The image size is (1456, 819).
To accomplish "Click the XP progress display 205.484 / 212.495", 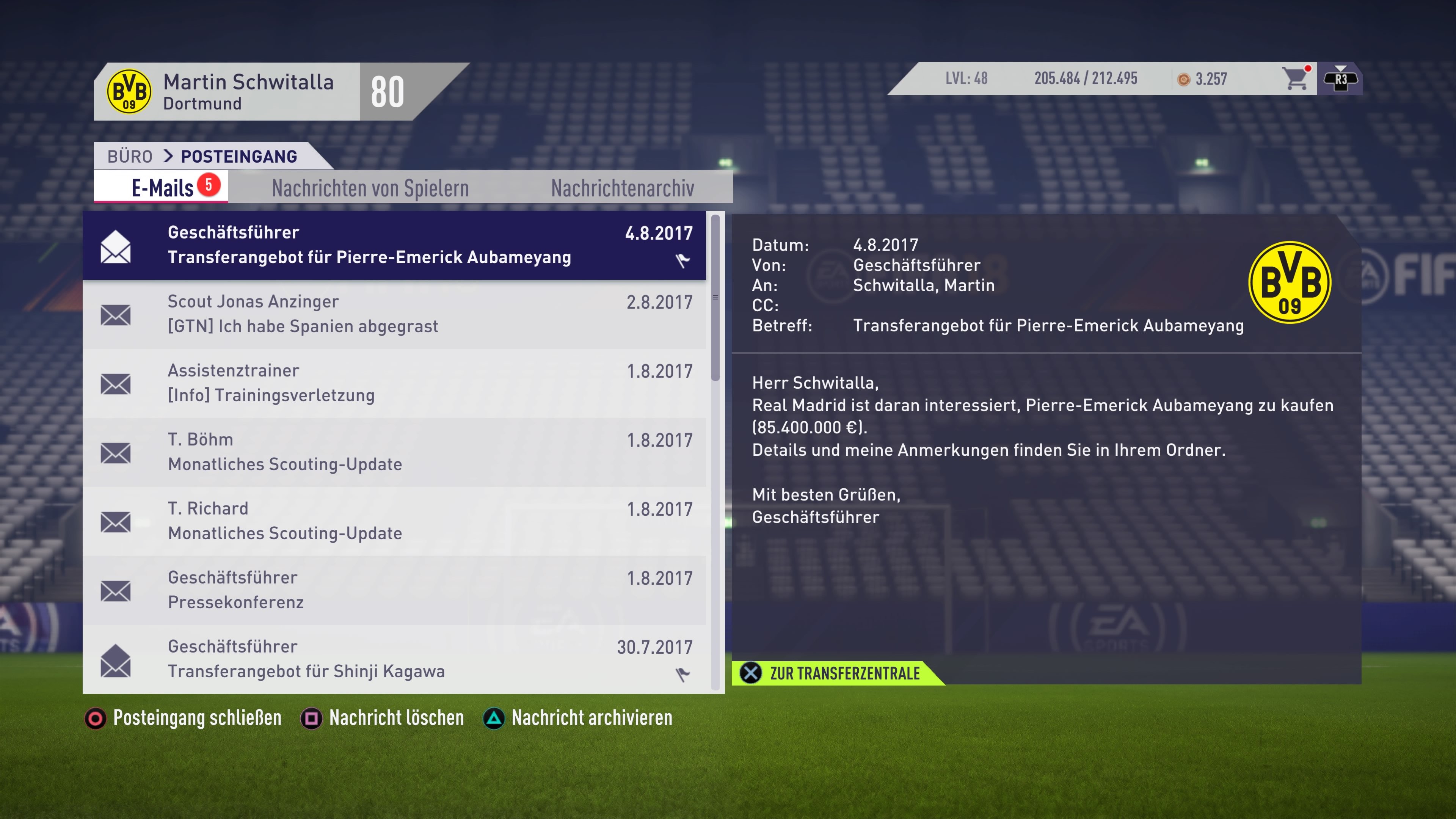I will tap(1086, 79).
